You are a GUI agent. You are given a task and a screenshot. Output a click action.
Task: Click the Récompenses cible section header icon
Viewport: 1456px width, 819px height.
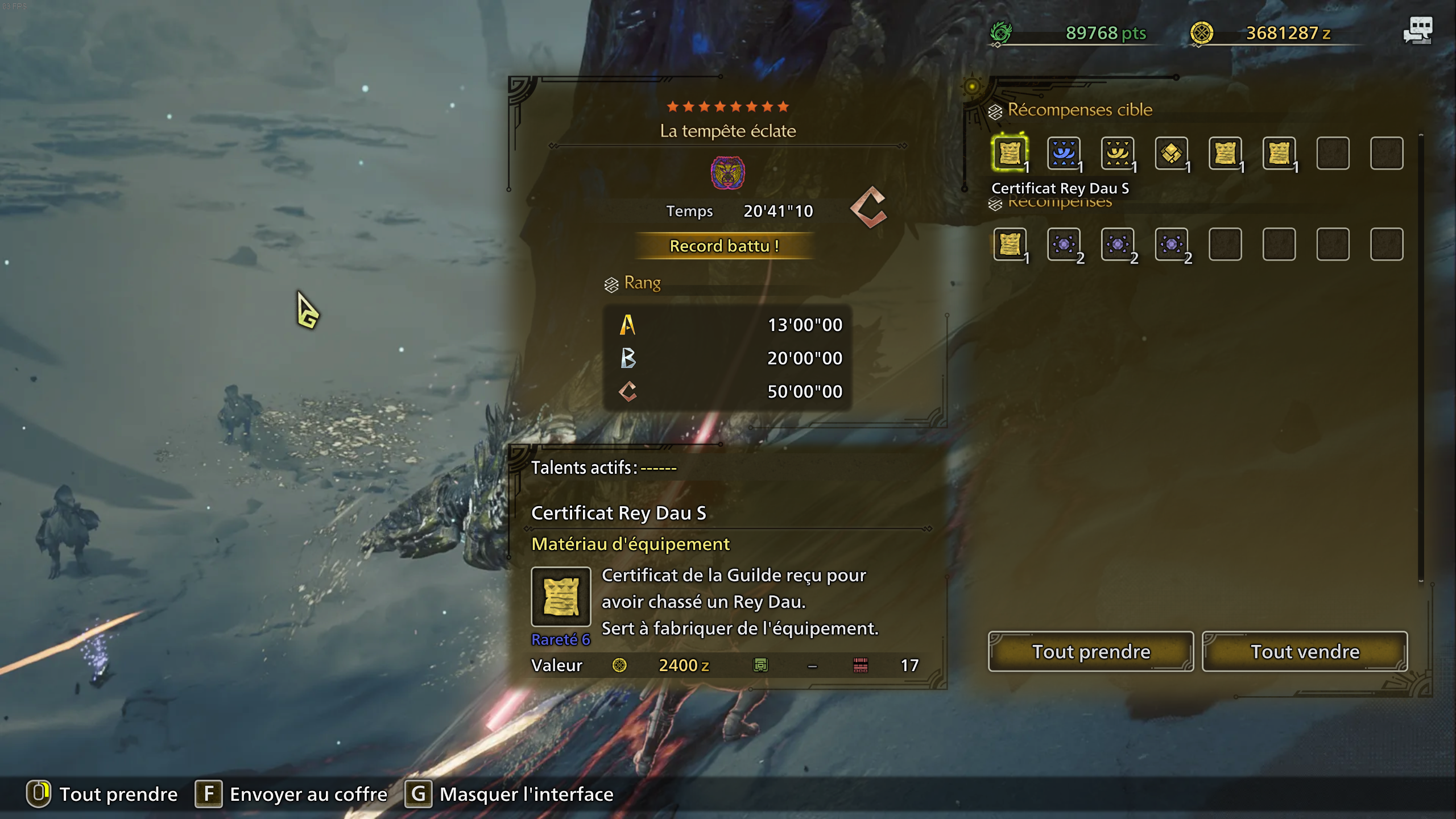994,110
